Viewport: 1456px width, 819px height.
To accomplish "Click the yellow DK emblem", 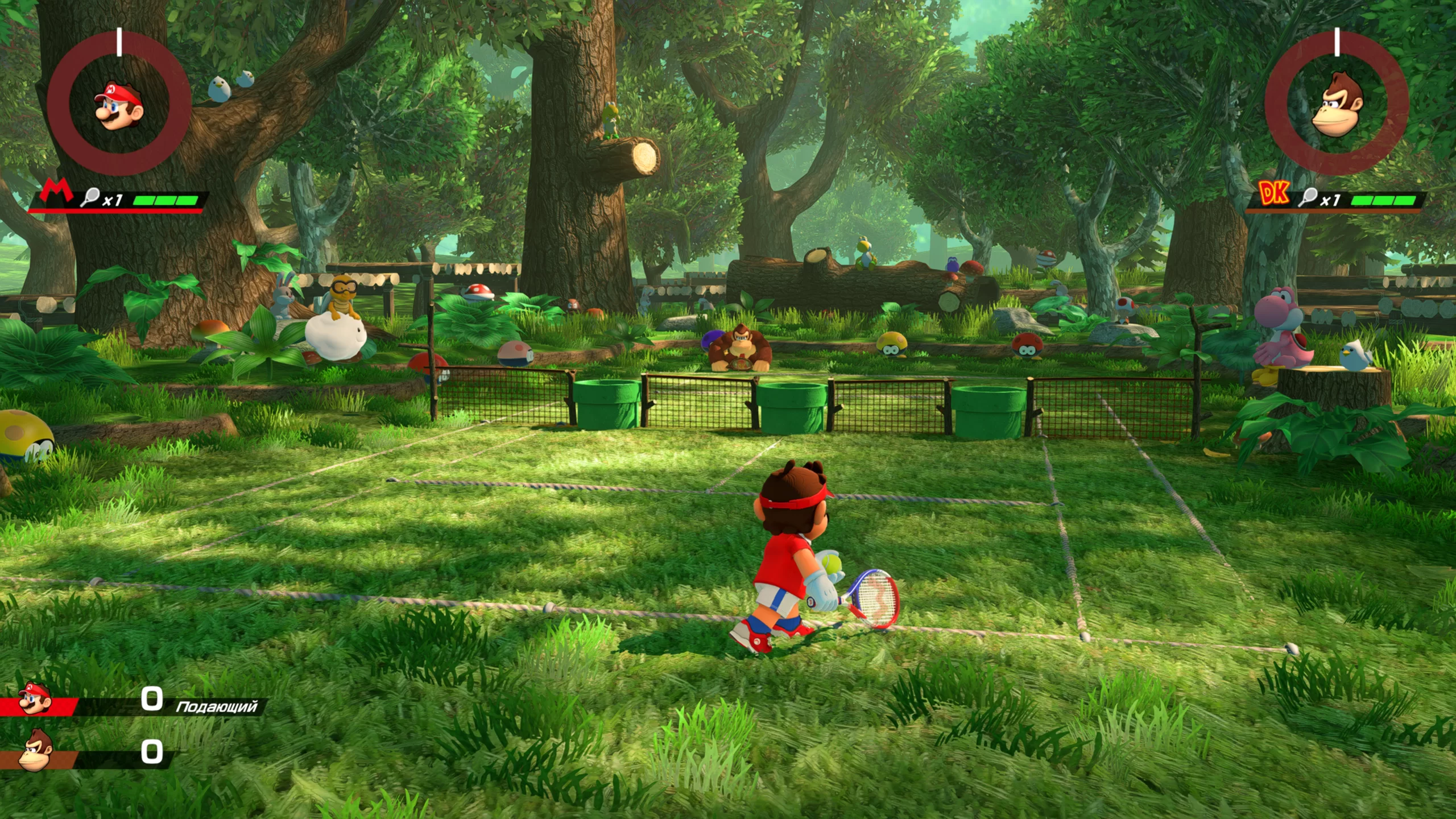I will click(1273, 193).
